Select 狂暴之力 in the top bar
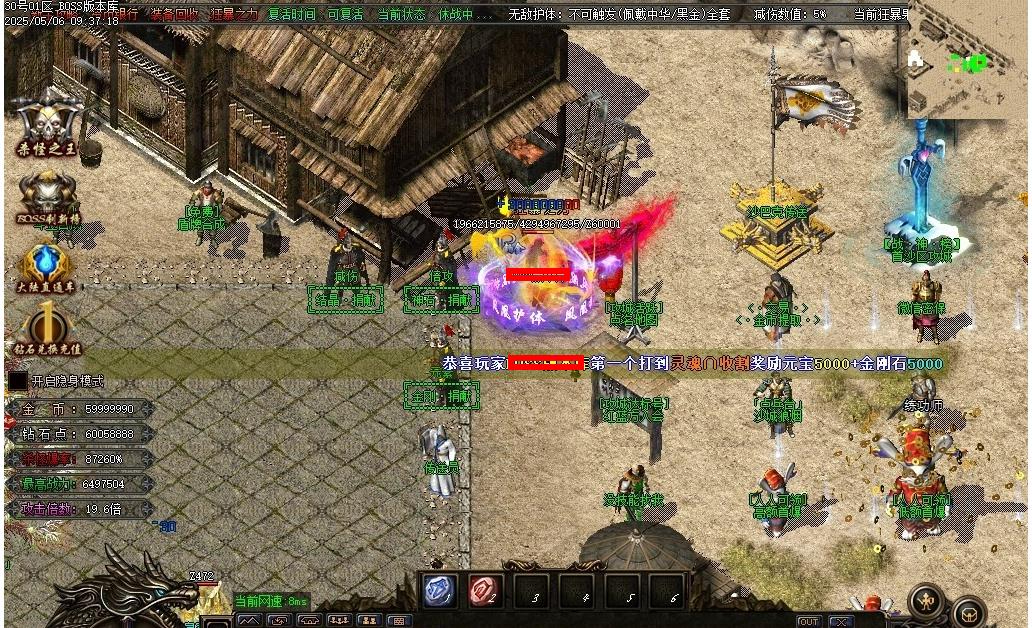The height and width of the screenshot is (628, 1032). [234, 15]
